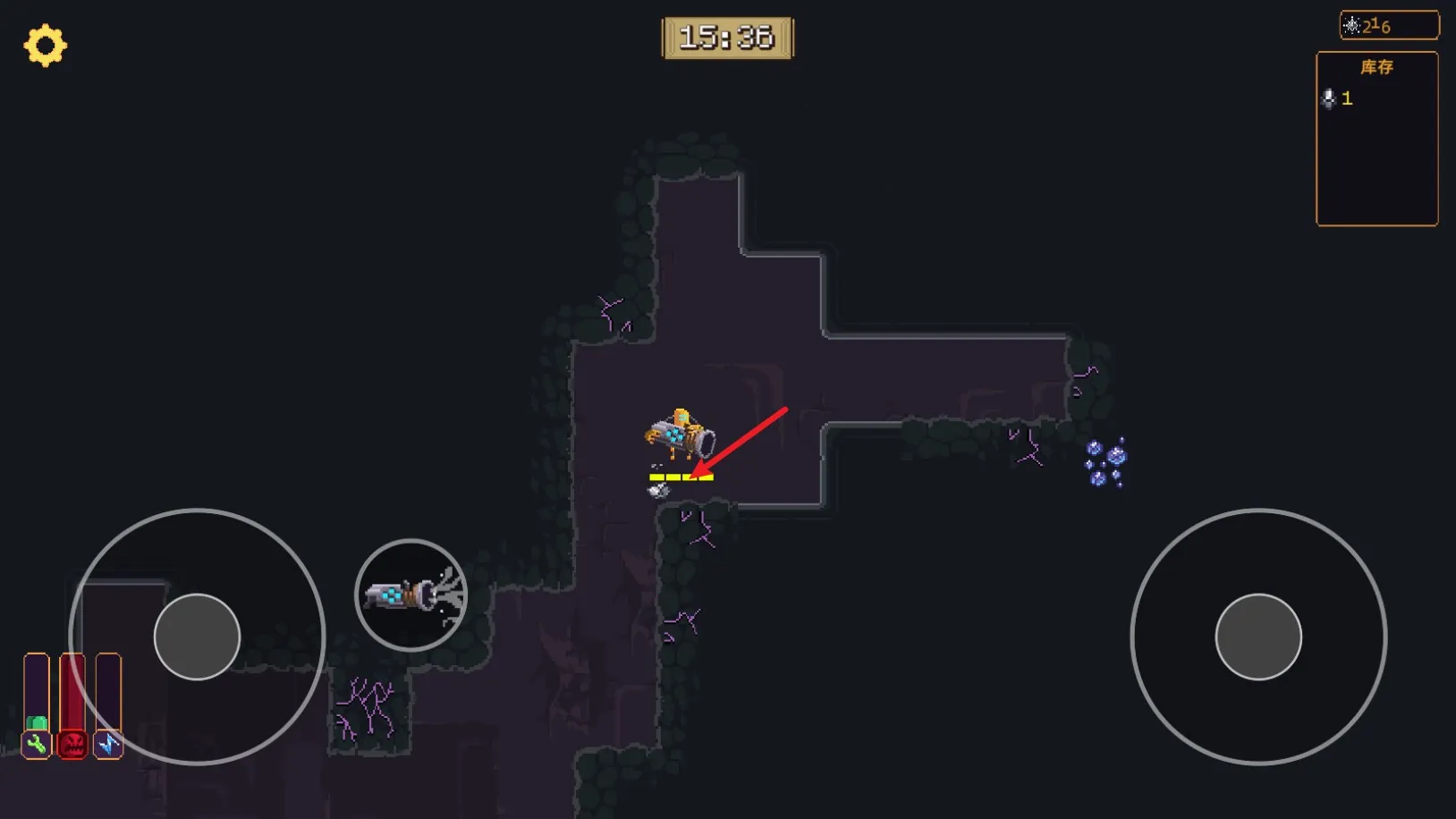The height and width of the screenshot is (819, 1456).
Task: Tap the right aiming joystick knob
Action: click(1257, 637)
